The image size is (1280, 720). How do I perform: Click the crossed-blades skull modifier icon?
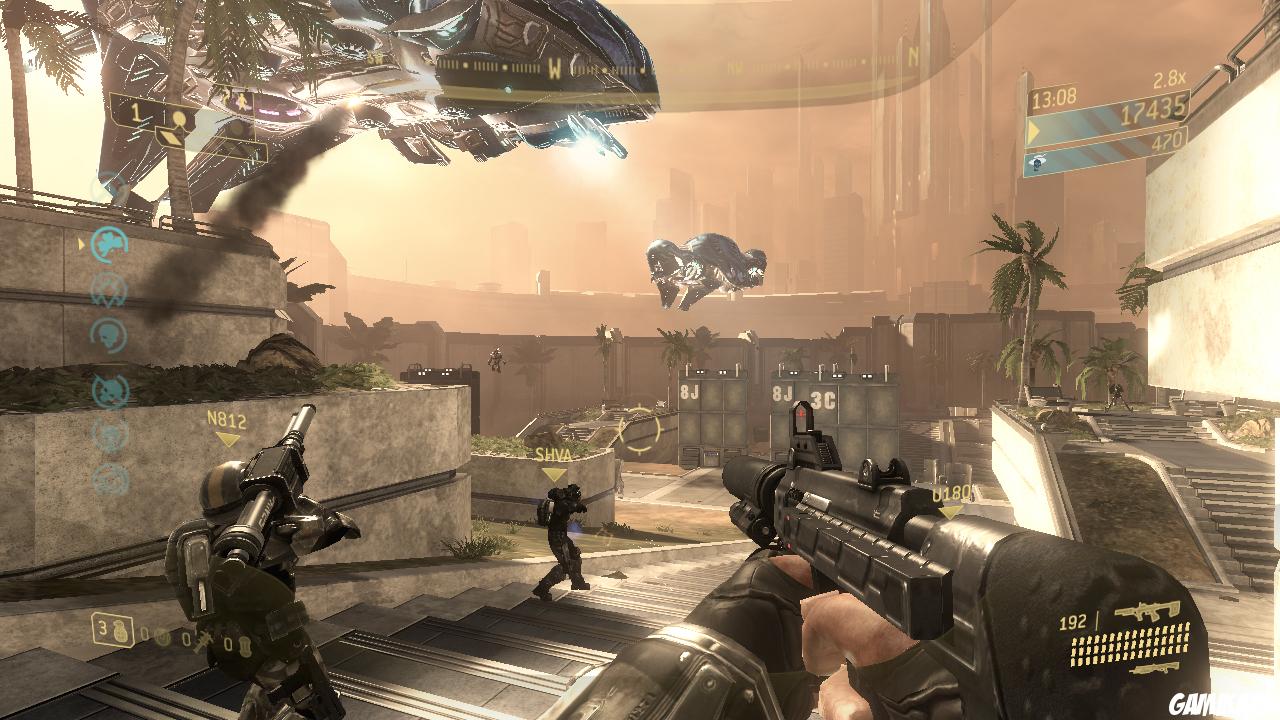[111, 286]
